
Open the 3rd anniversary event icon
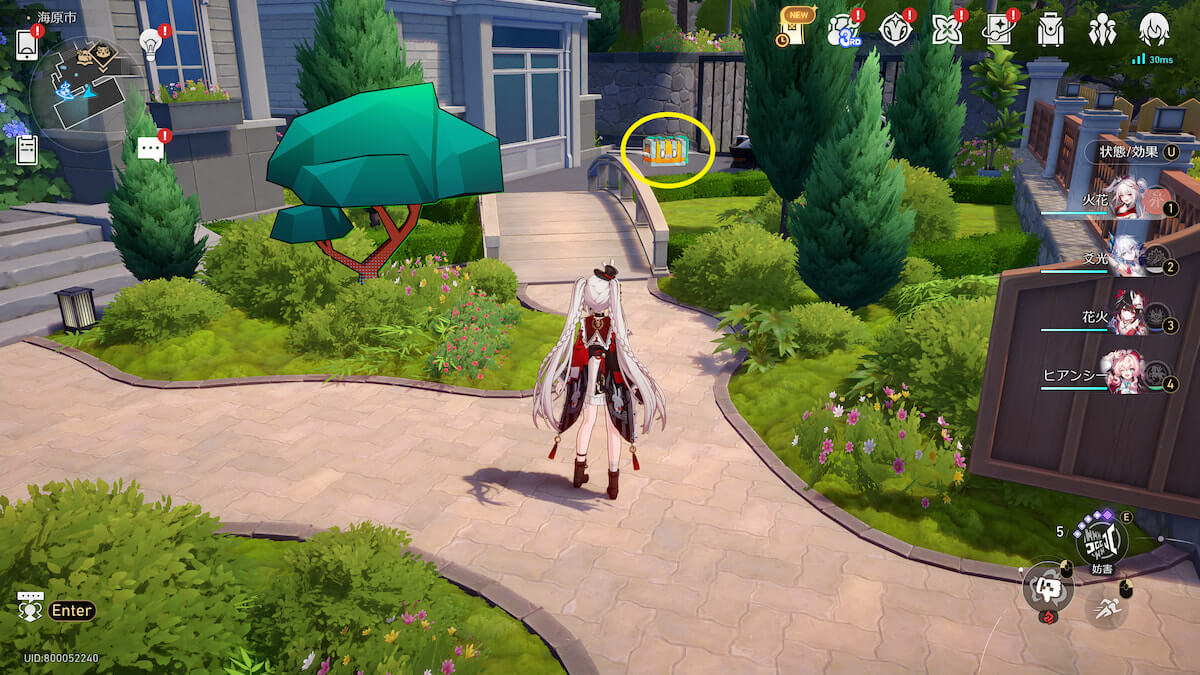843,31
